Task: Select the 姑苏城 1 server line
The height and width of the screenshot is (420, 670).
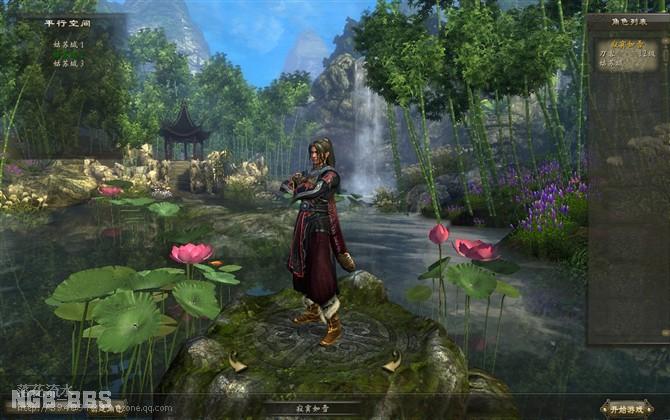Action: [69, 45]
